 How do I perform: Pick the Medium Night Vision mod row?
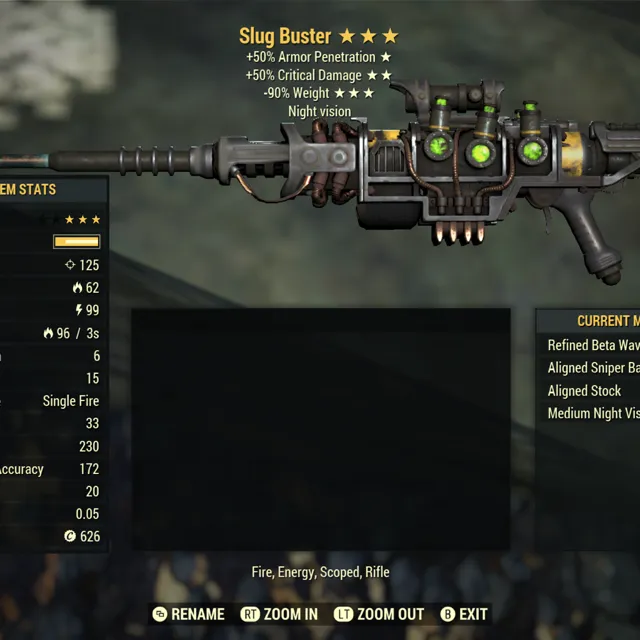pos(593,413)
